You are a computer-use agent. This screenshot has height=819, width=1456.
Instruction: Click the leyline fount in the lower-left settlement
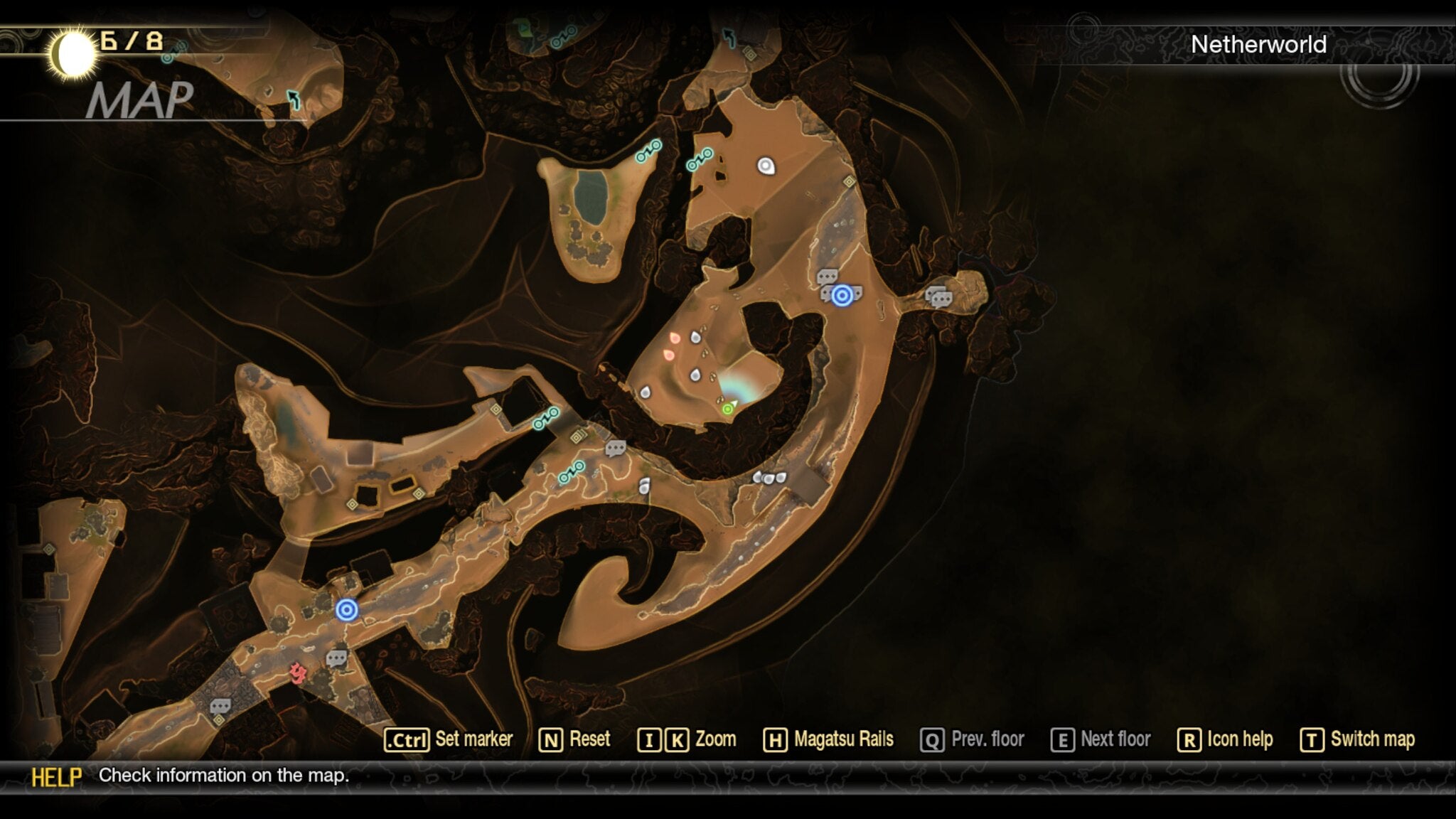pos(348,609)
